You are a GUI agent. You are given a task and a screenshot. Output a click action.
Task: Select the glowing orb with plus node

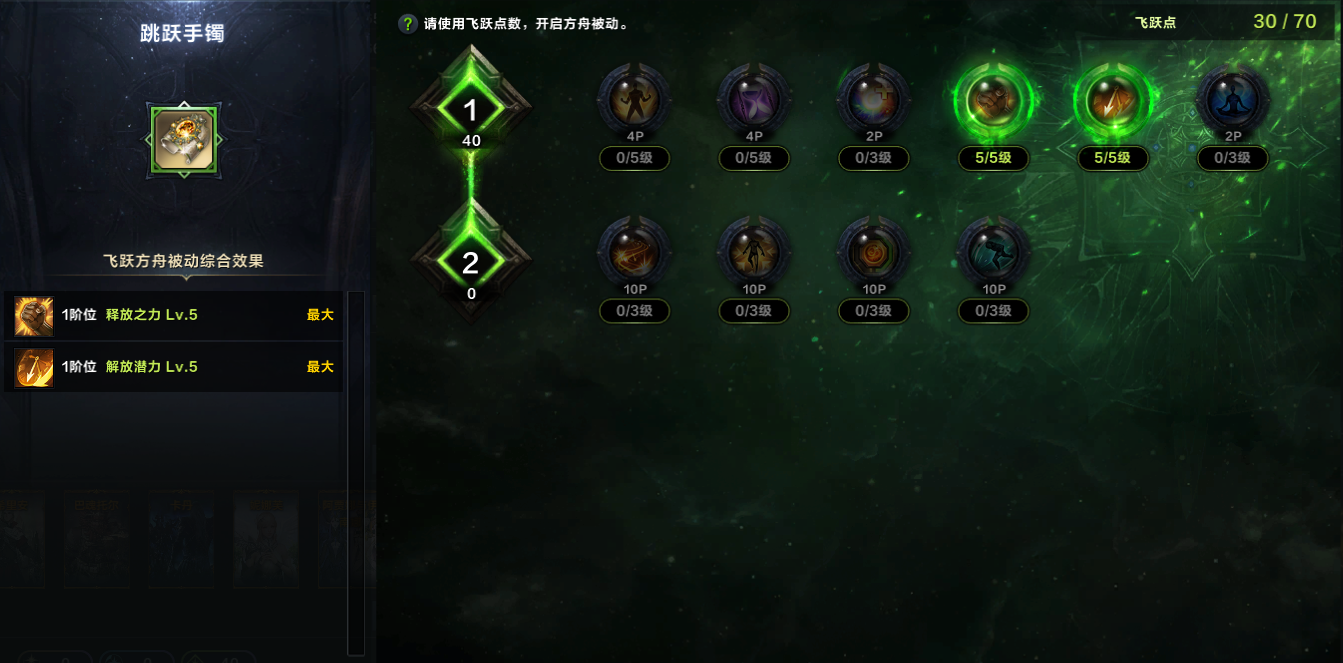[x=874, y=100]
